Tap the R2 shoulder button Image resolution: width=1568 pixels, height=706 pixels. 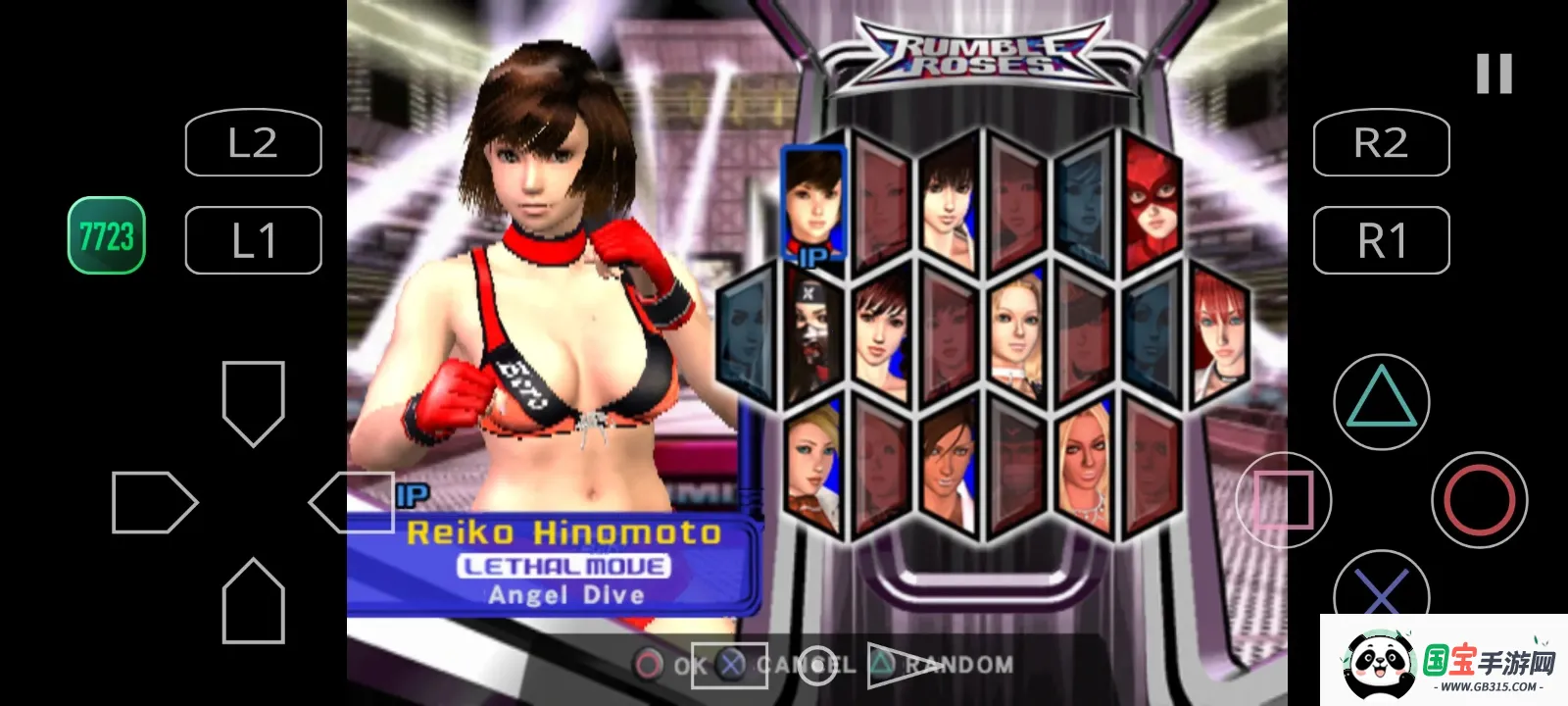click(1381, 143)
